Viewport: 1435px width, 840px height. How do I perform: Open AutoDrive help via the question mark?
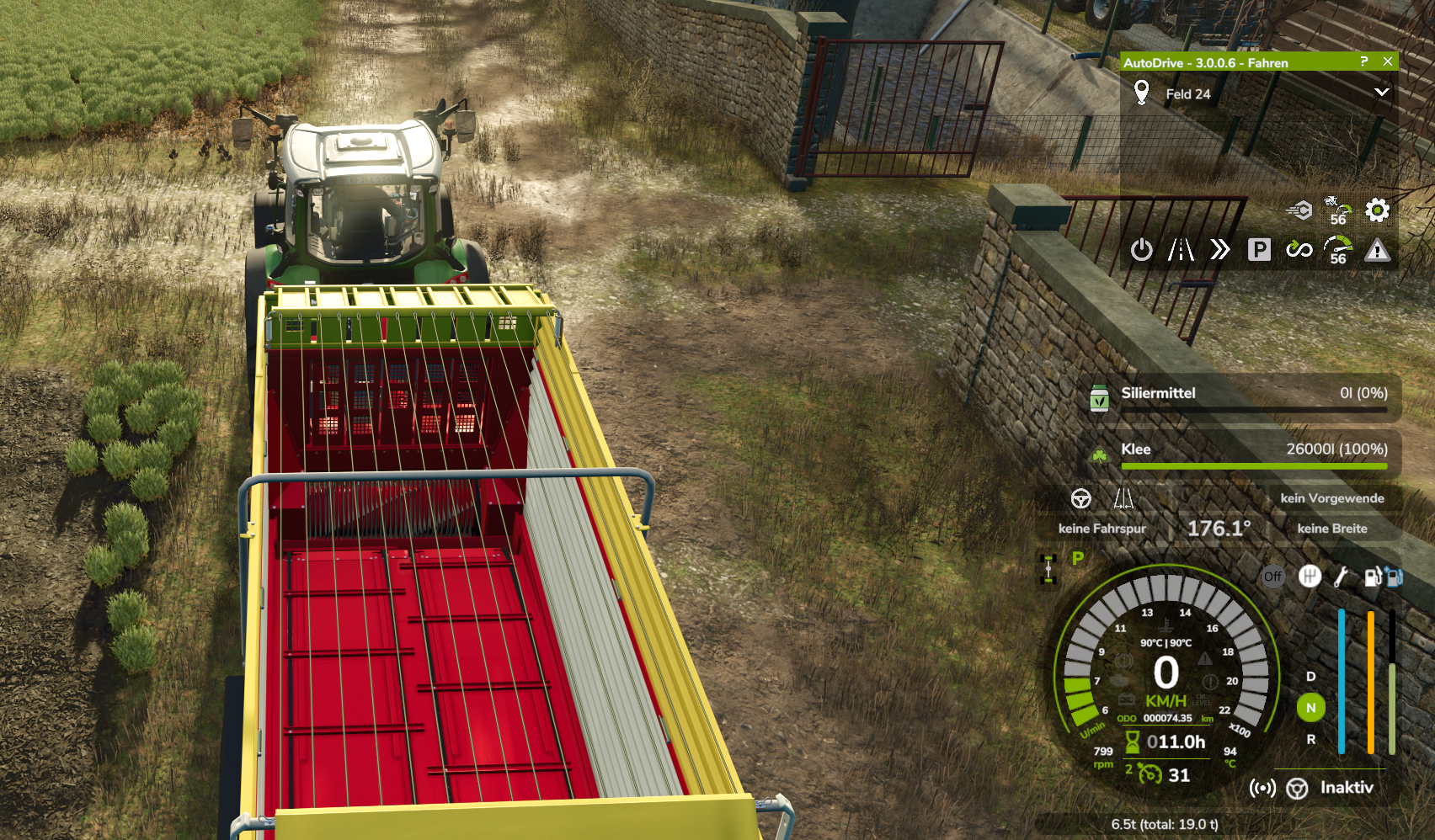(x=1364, y=61)
